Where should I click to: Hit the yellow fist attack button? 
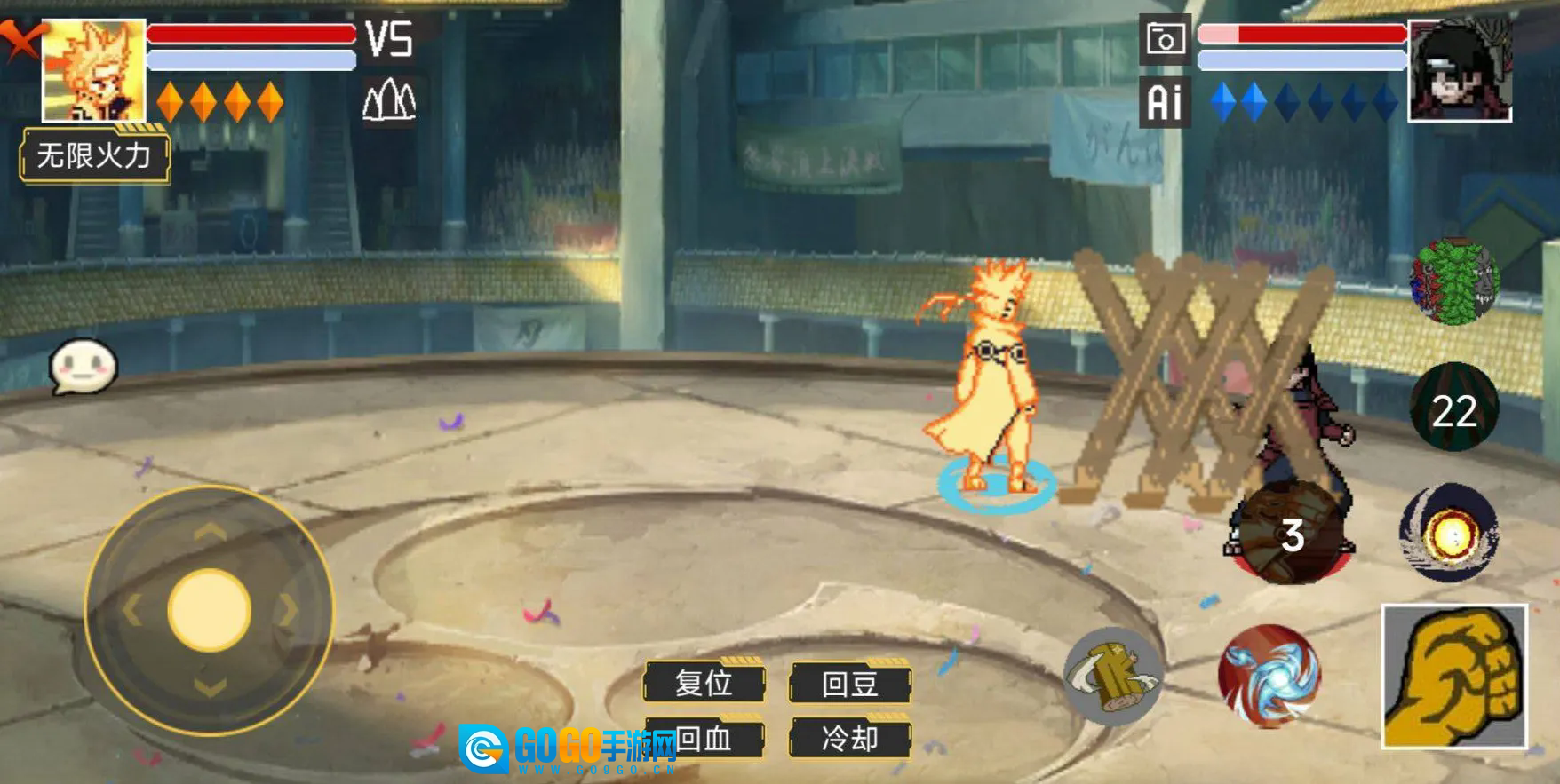tap(1453, 677)
